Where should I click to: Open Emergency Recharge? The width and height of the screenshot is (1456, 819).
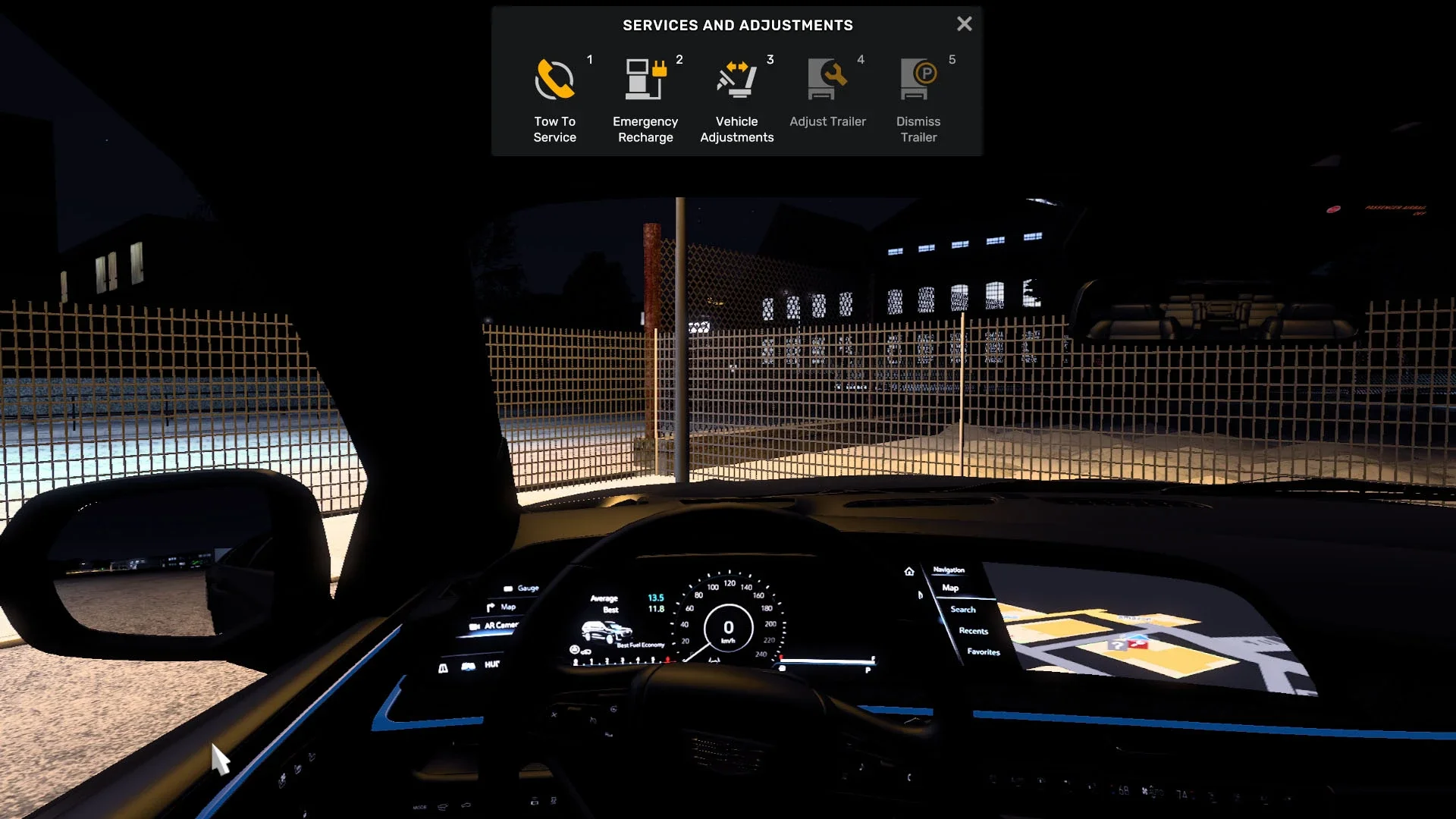[645, 80]
